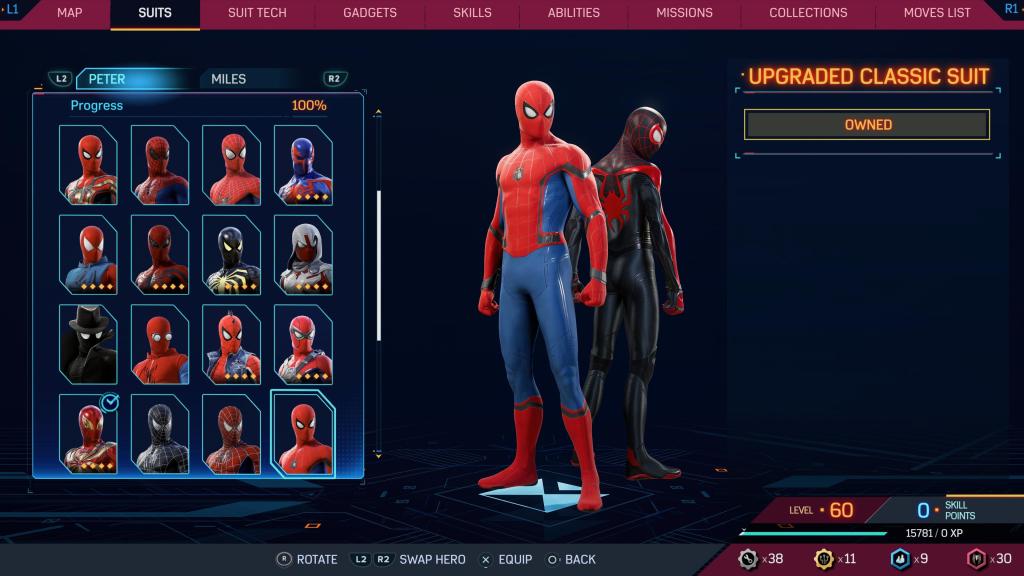Select the Peter hero tab
The image size is (1024, 576).
point(107,79)
